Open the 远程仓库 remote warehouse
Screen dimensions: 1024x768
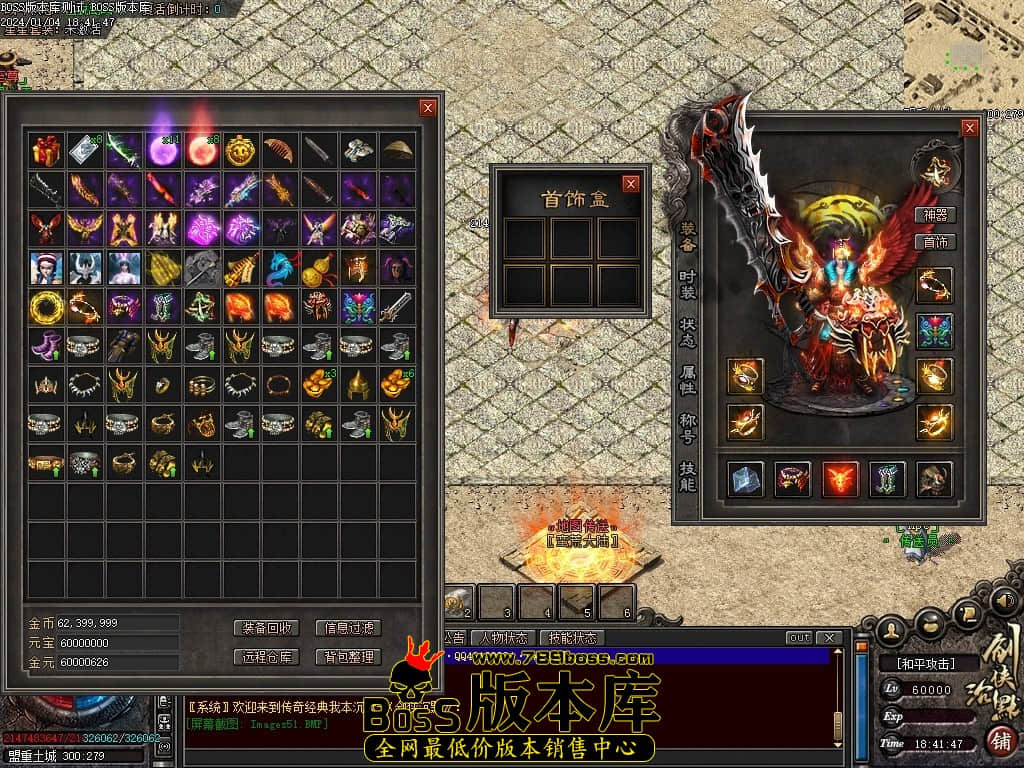pos(266,657)
